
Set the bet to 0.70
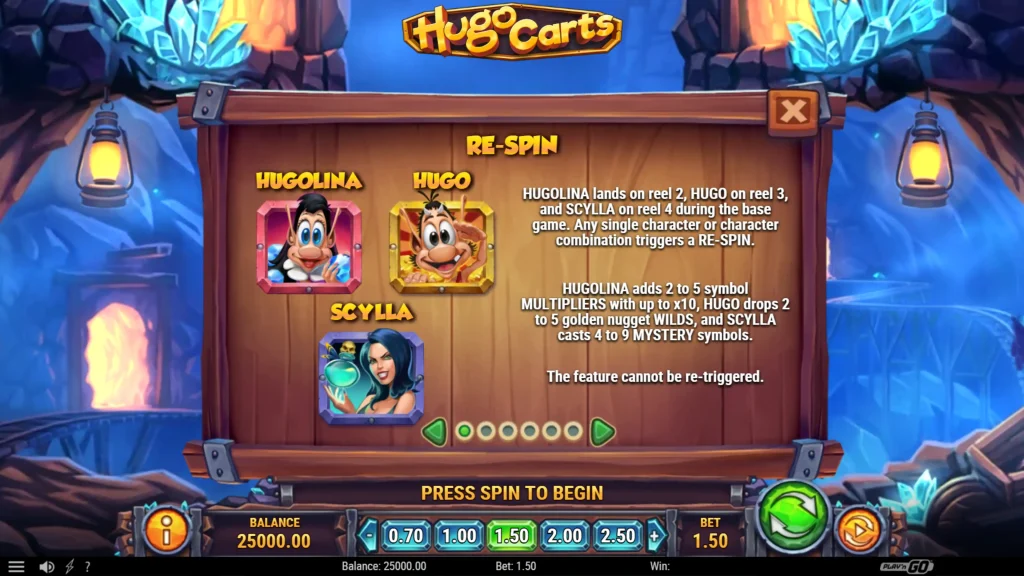pos(405,535)
